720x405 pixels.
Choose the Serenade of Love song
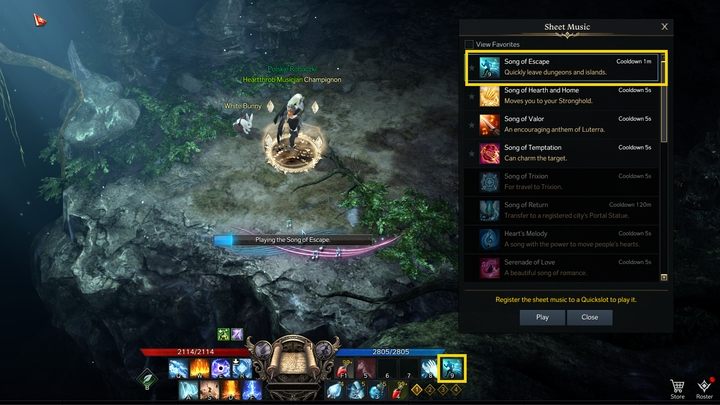click(x=566, y=267)
